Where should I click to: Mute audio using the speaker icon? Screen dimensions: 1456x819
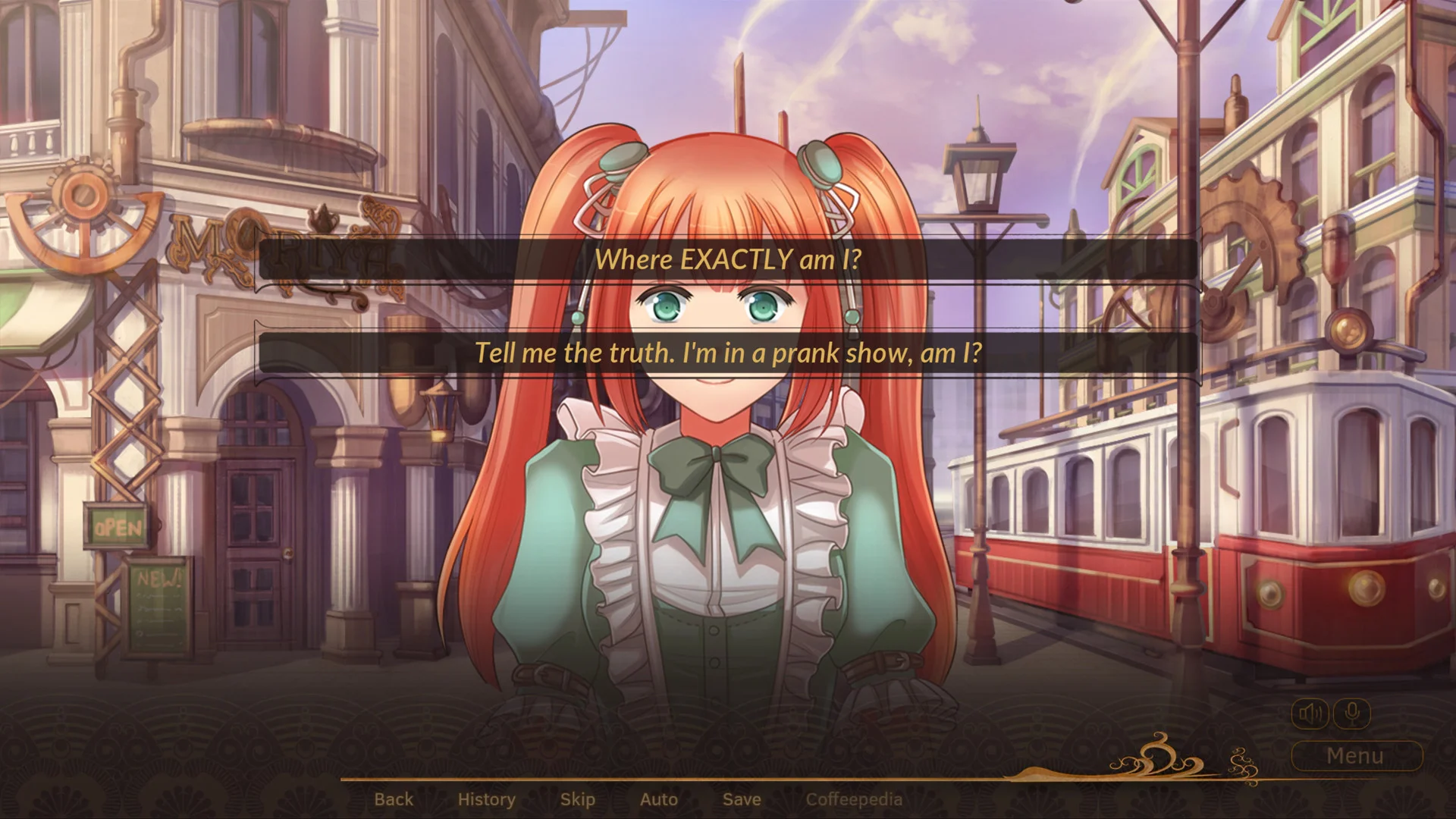tap(1311, 713)
